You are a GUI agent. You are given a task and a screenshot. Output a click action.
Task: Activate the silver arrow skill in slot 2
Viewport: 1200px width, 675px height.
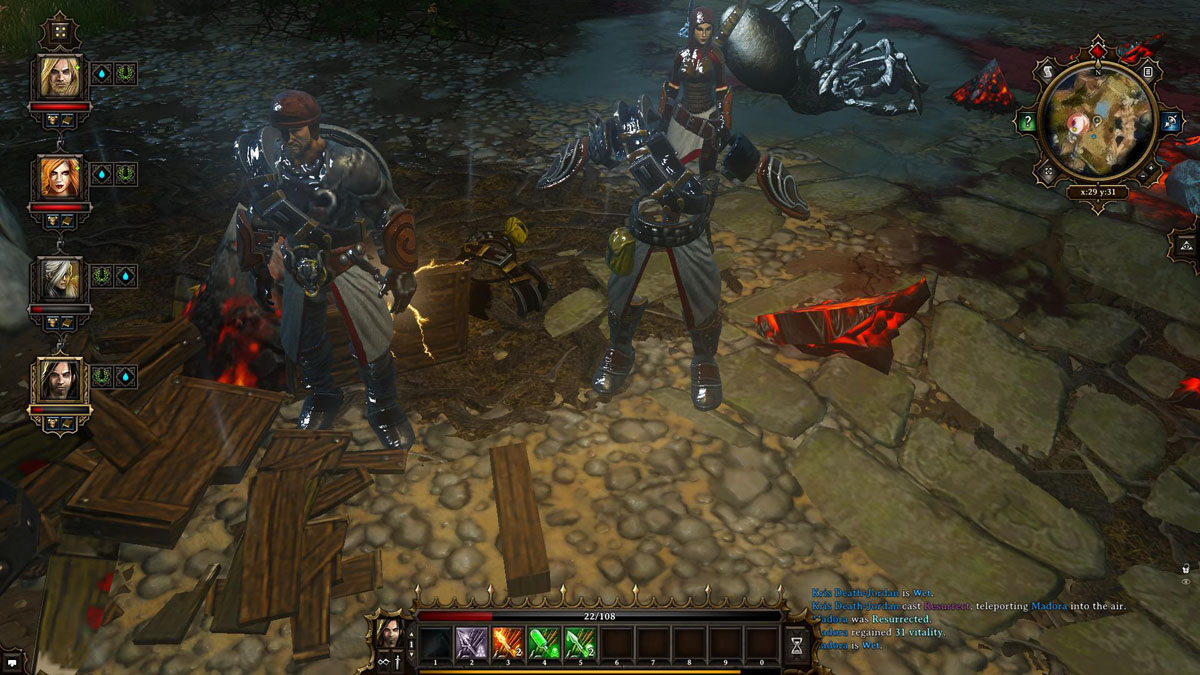tap(471, 642)
